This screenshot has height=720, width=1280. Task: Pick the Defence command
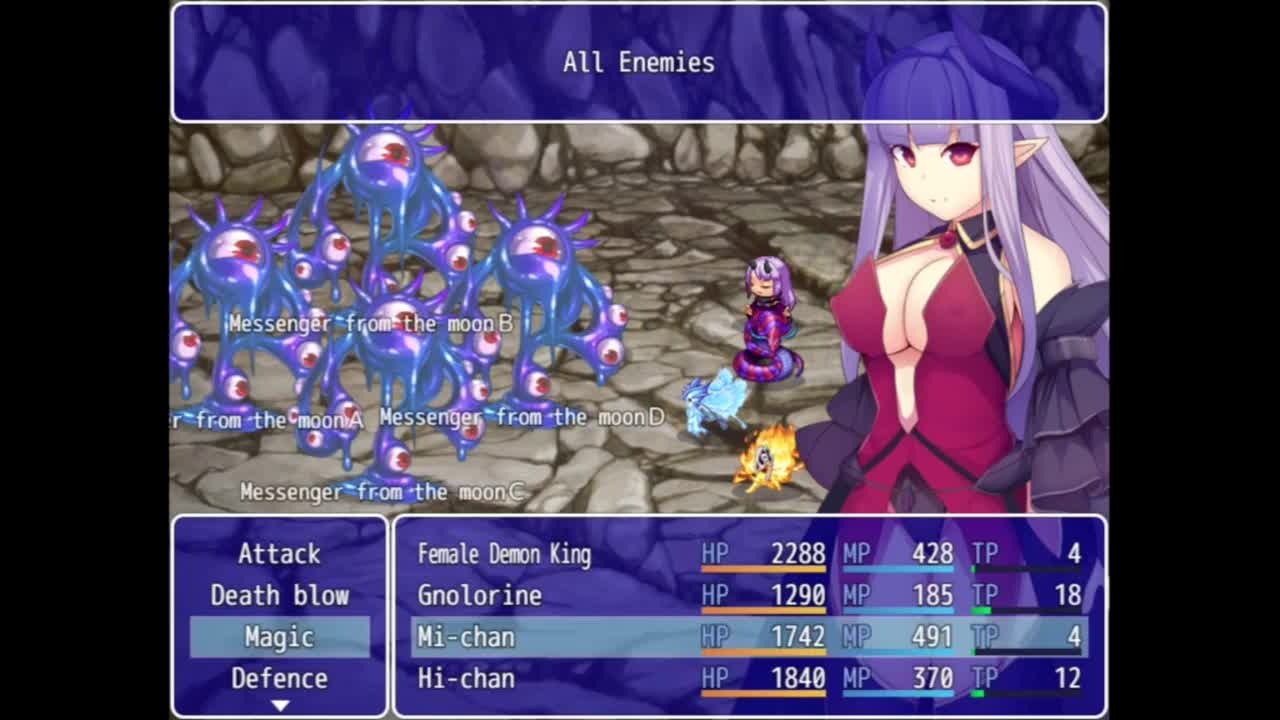coord(279,679)
